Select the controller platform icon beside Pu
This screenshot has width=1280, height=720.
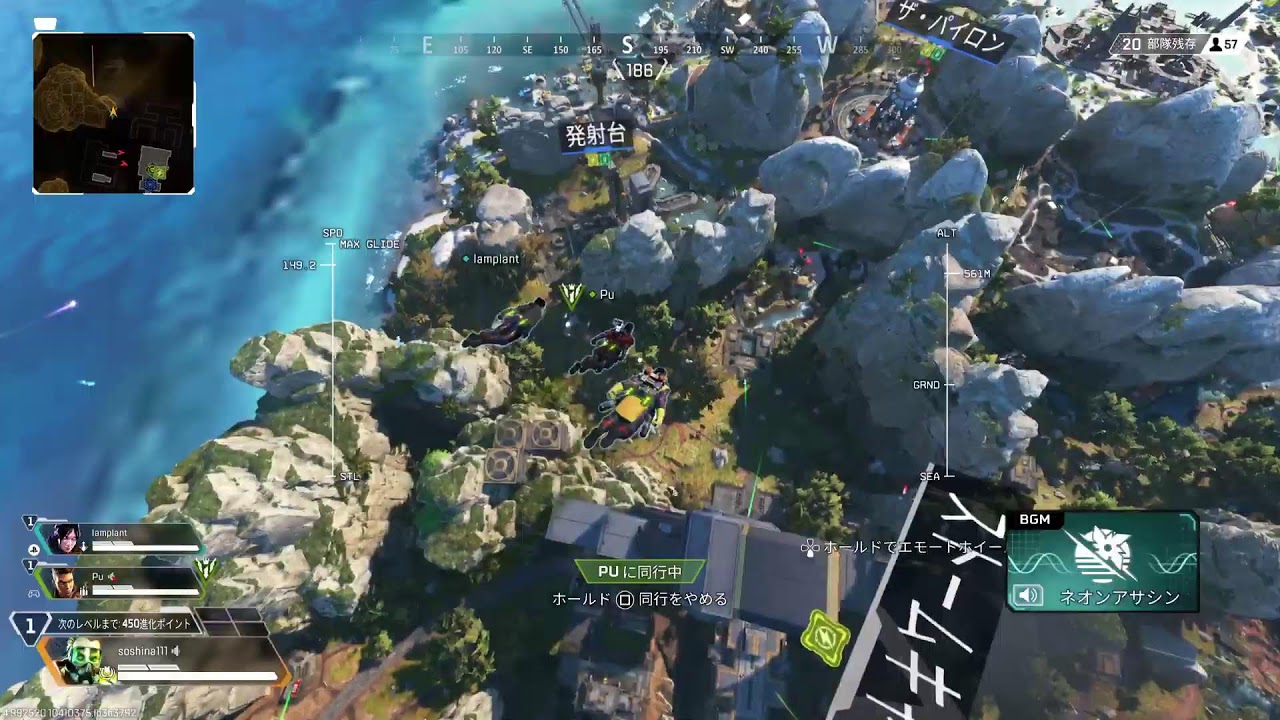point(33,595)
